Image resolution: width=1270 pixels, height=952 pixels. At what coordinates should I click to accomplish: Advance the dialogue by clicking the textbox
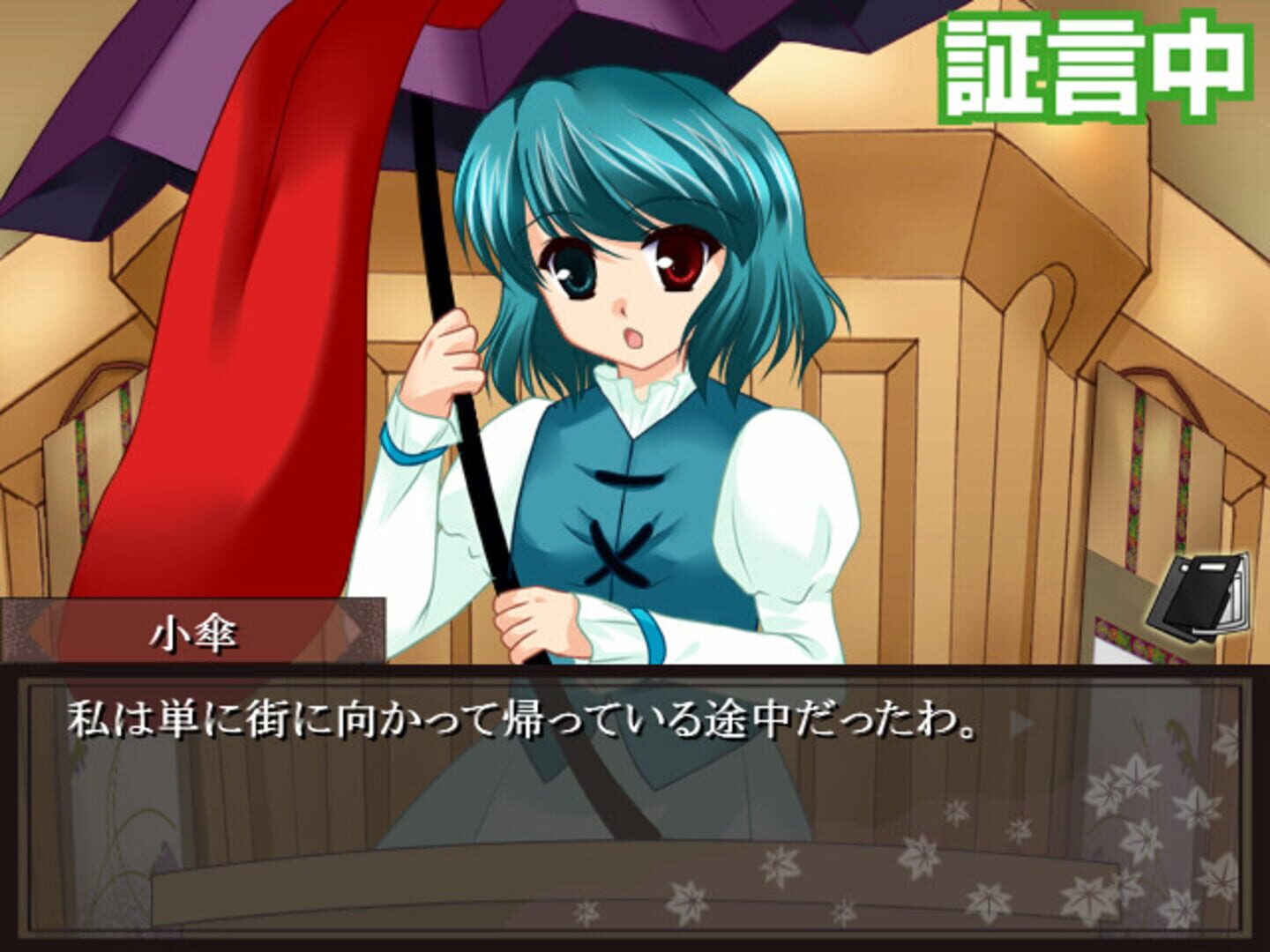(x=617, y=793)
